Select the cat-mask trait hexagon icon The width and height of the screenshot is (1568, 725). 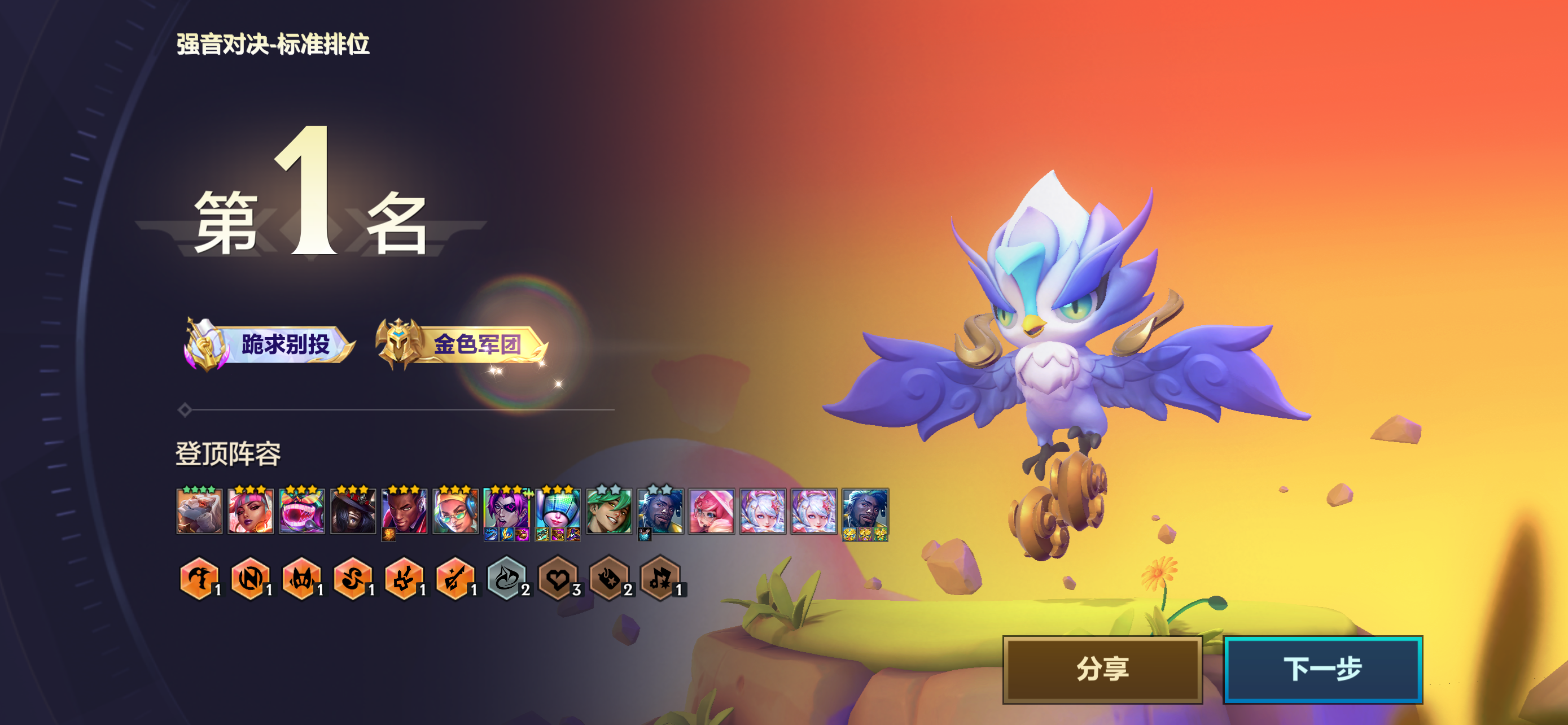click(301, 578)
